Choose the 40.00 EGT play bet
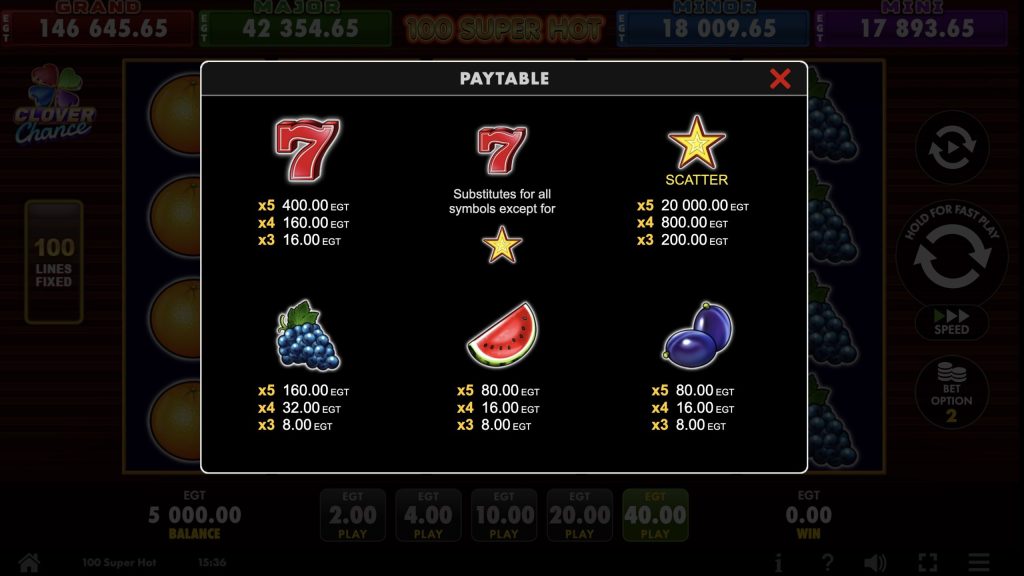The height and width of the screenshot is (576, 1024). point(655,516)
